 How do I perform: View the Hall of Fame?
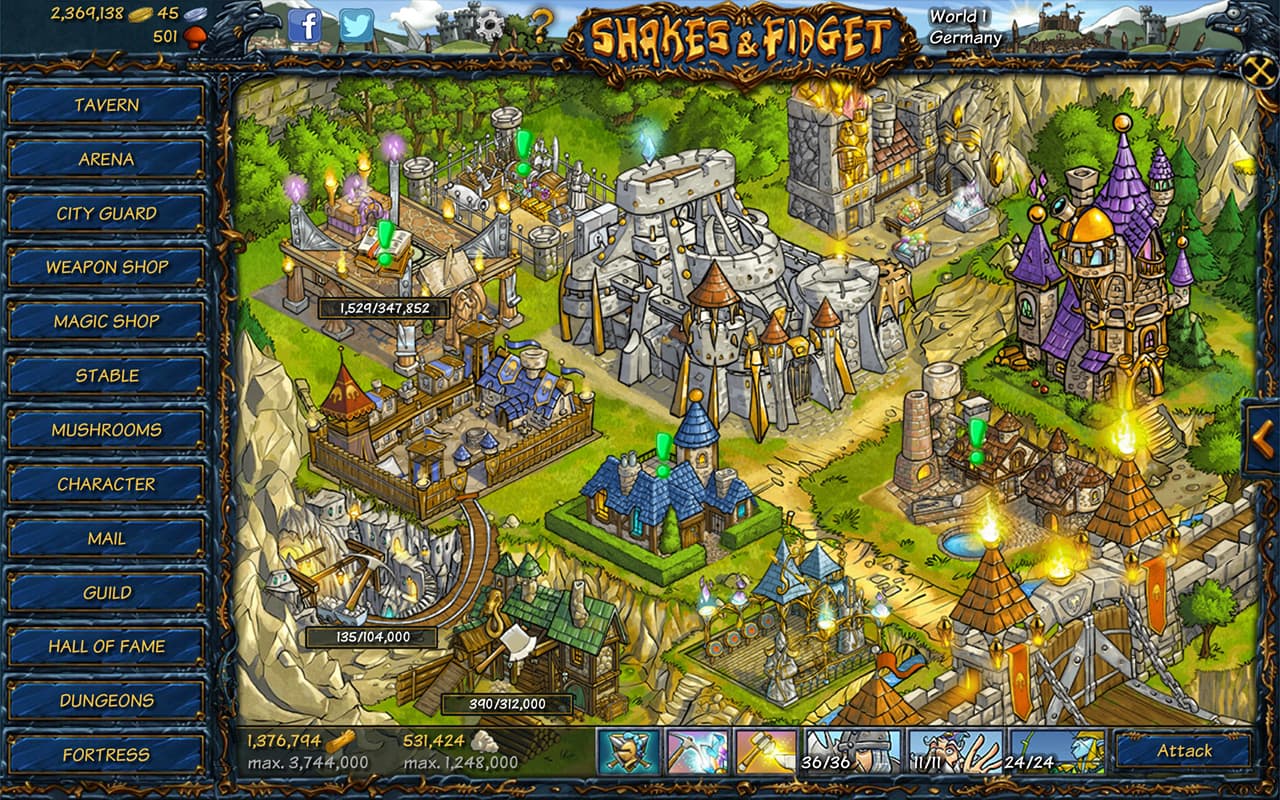(106, 646)
